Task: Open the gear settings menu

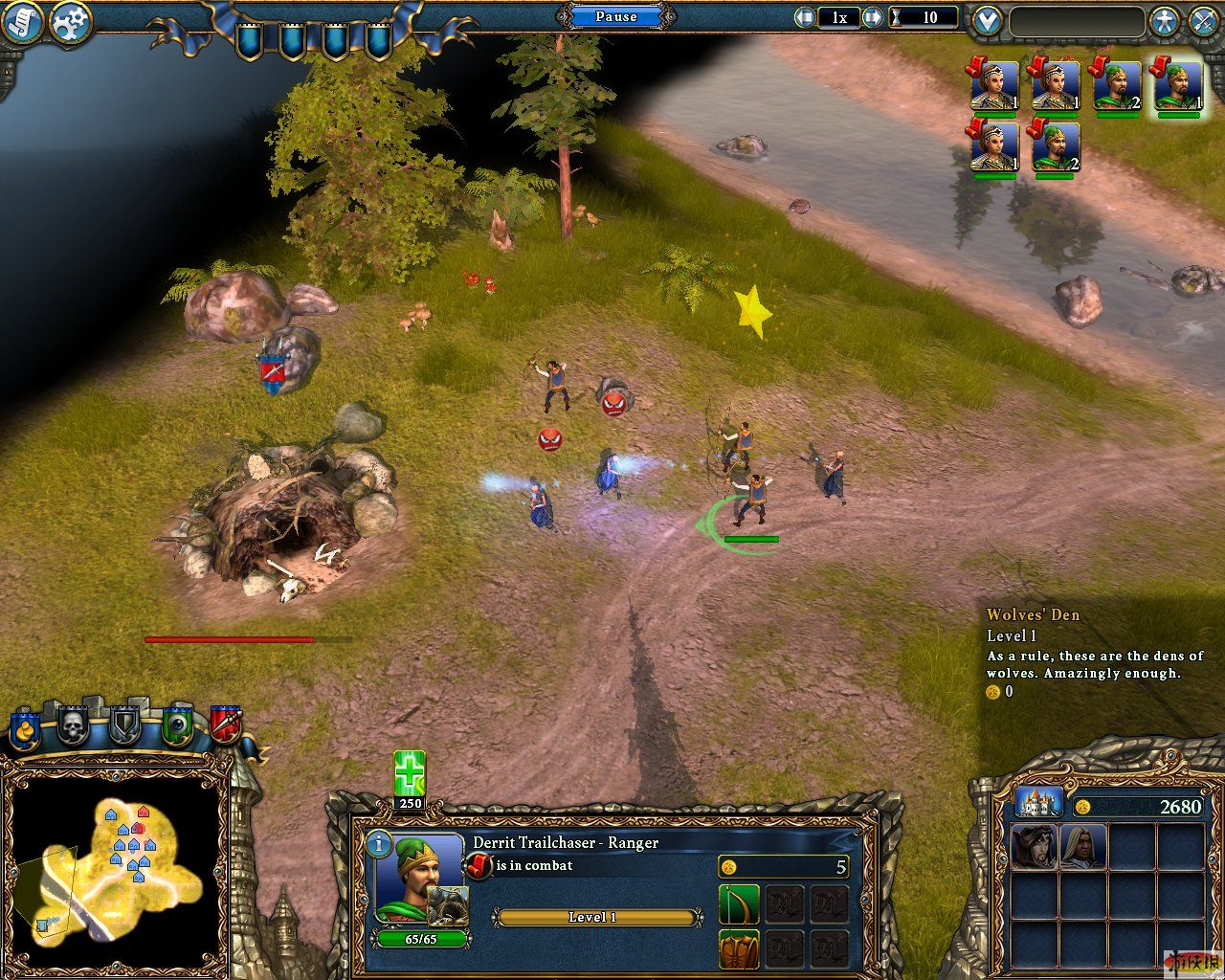Action: tap(70, 22)
